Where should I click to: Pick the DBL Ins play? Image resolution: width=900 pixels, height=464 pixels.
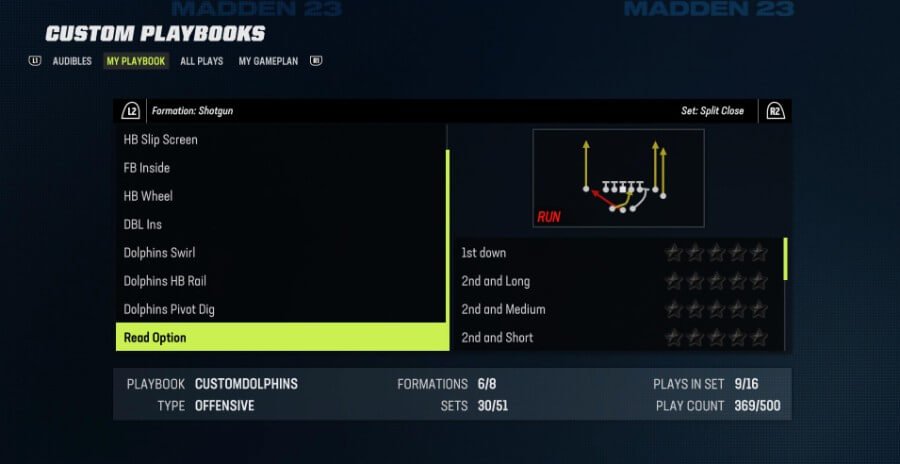coord(143,225)
